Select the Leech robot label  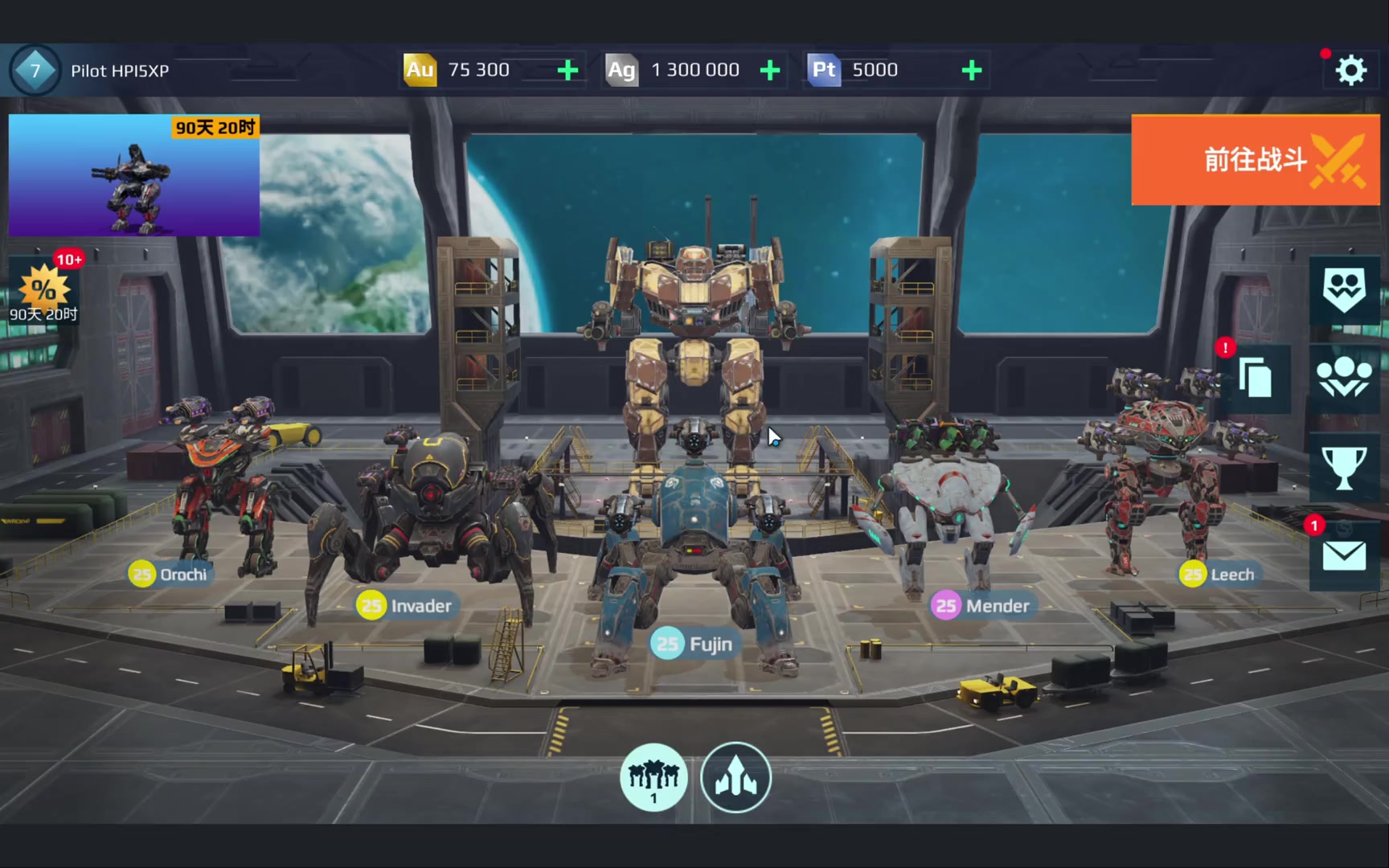pos(1218,574)
